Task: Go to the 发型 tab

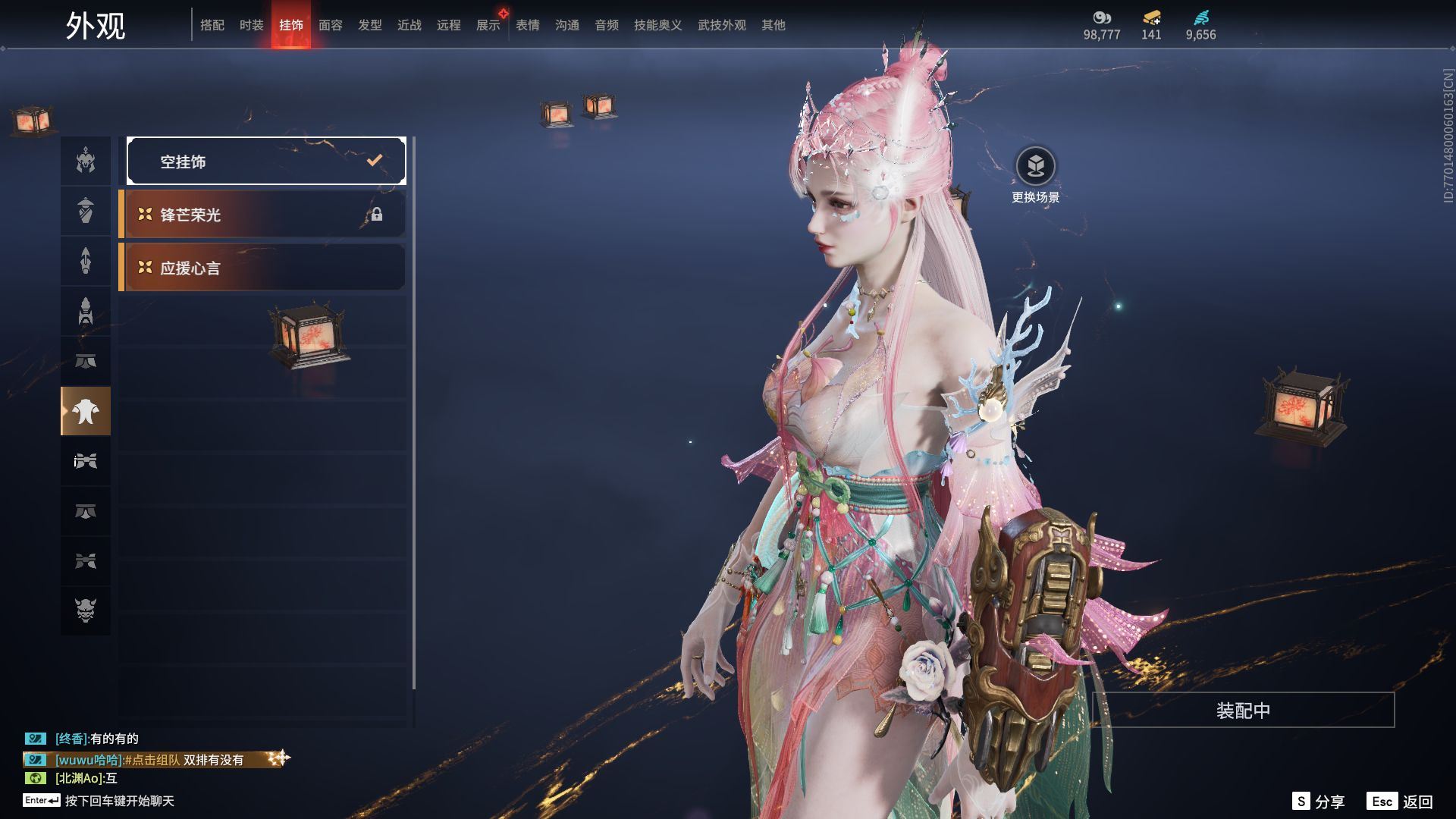Action: click(x=370, y=25)
